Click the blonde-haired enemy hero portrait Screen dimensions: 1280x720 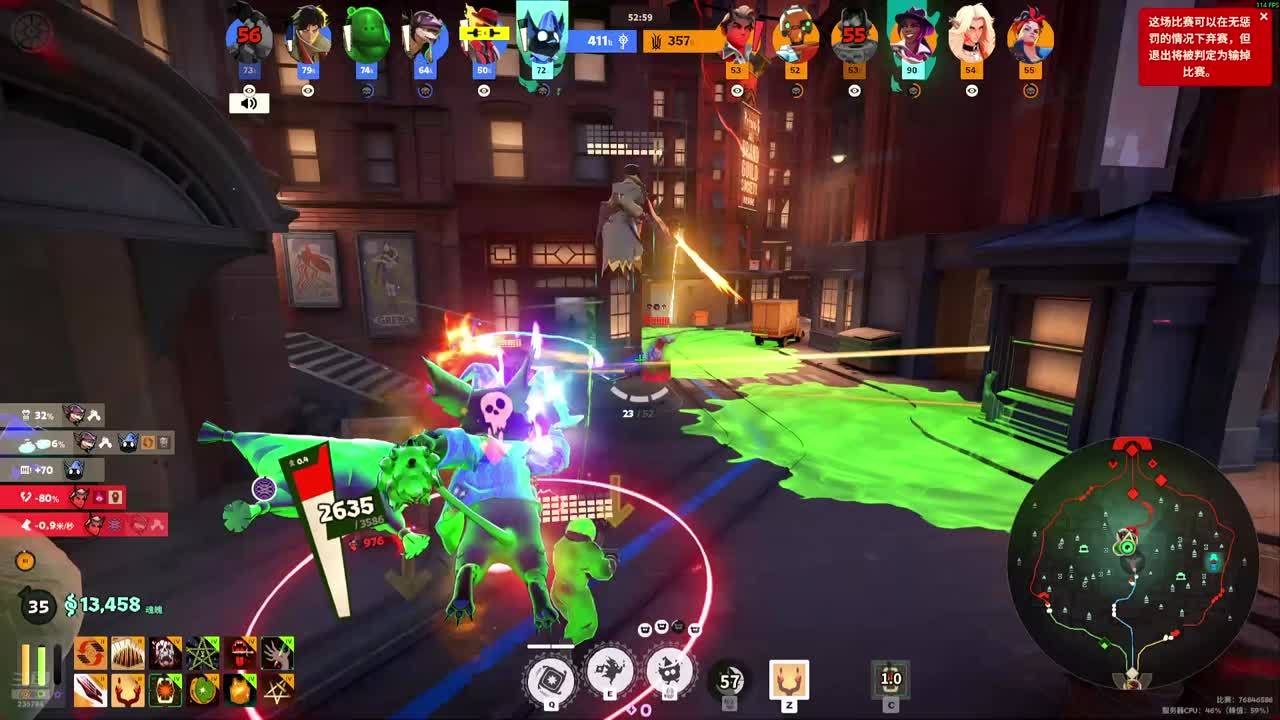pos(971,36)
